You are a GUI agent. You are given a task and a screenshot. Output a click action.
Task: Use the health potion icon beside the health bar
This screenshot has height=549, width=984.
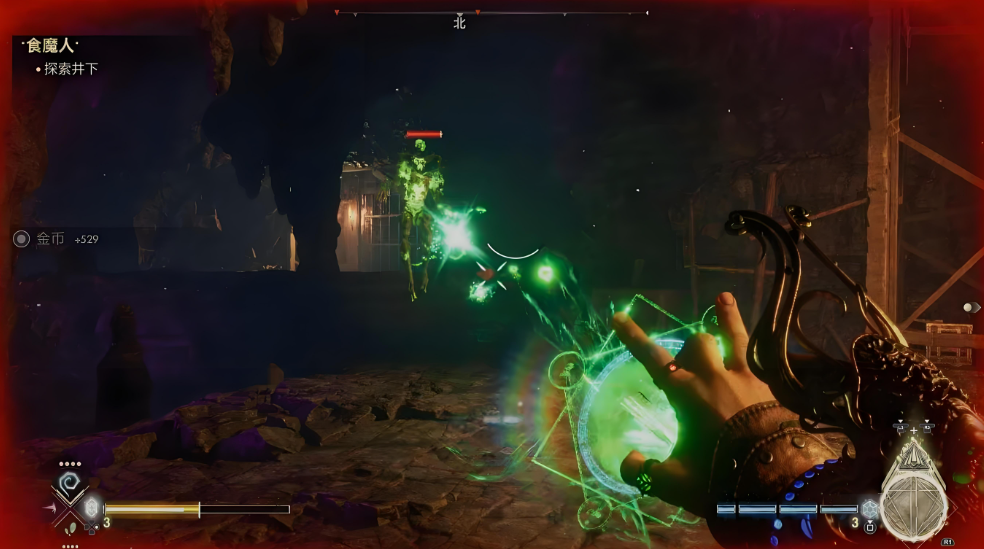point(92,508)
